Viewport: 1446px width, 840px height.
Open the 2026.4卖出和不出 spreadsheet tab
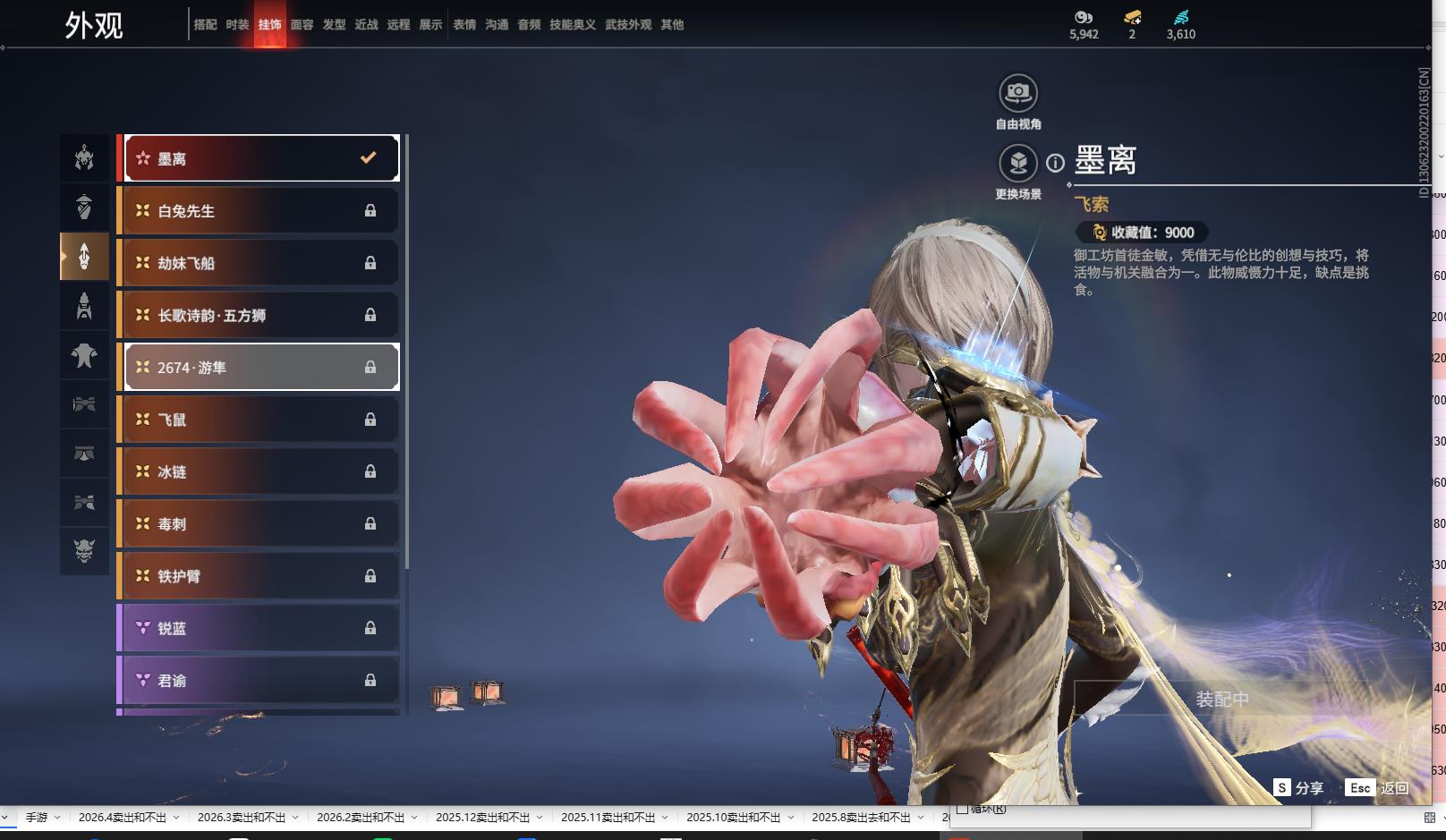123,818
